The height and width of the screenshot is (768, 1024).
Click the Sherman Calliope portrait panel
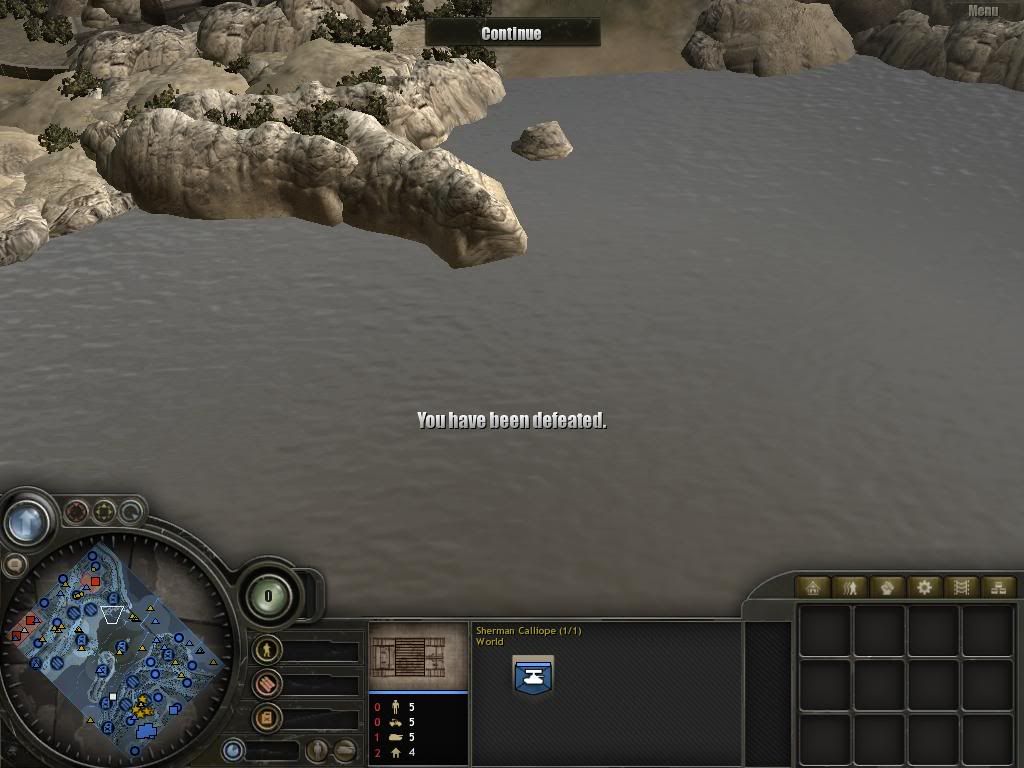(x=418, y=656)
